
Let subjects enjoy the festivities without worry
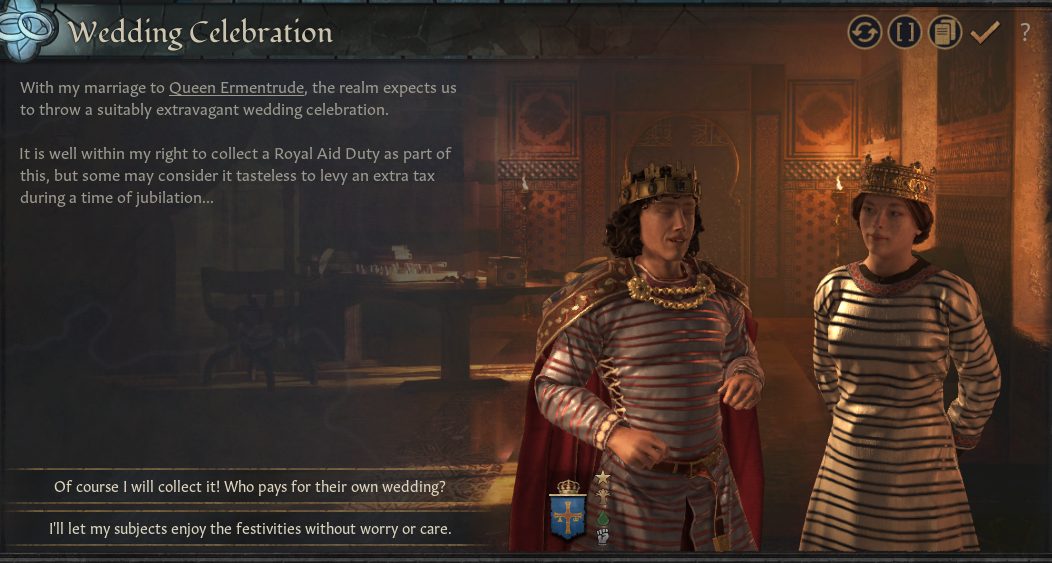(250, 528)
